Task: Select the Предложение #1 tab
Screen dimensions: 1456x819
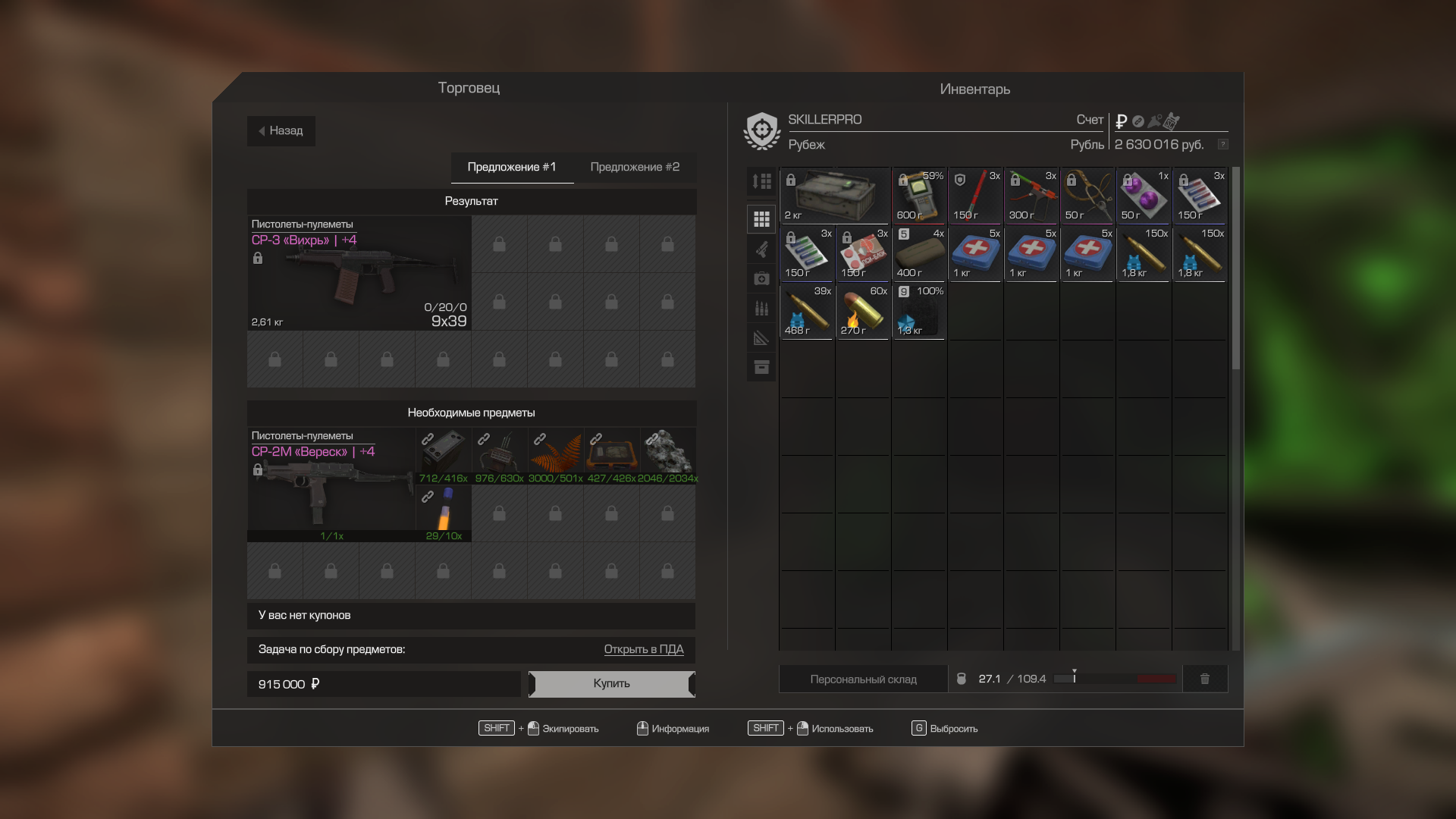Action: point(512,168)
